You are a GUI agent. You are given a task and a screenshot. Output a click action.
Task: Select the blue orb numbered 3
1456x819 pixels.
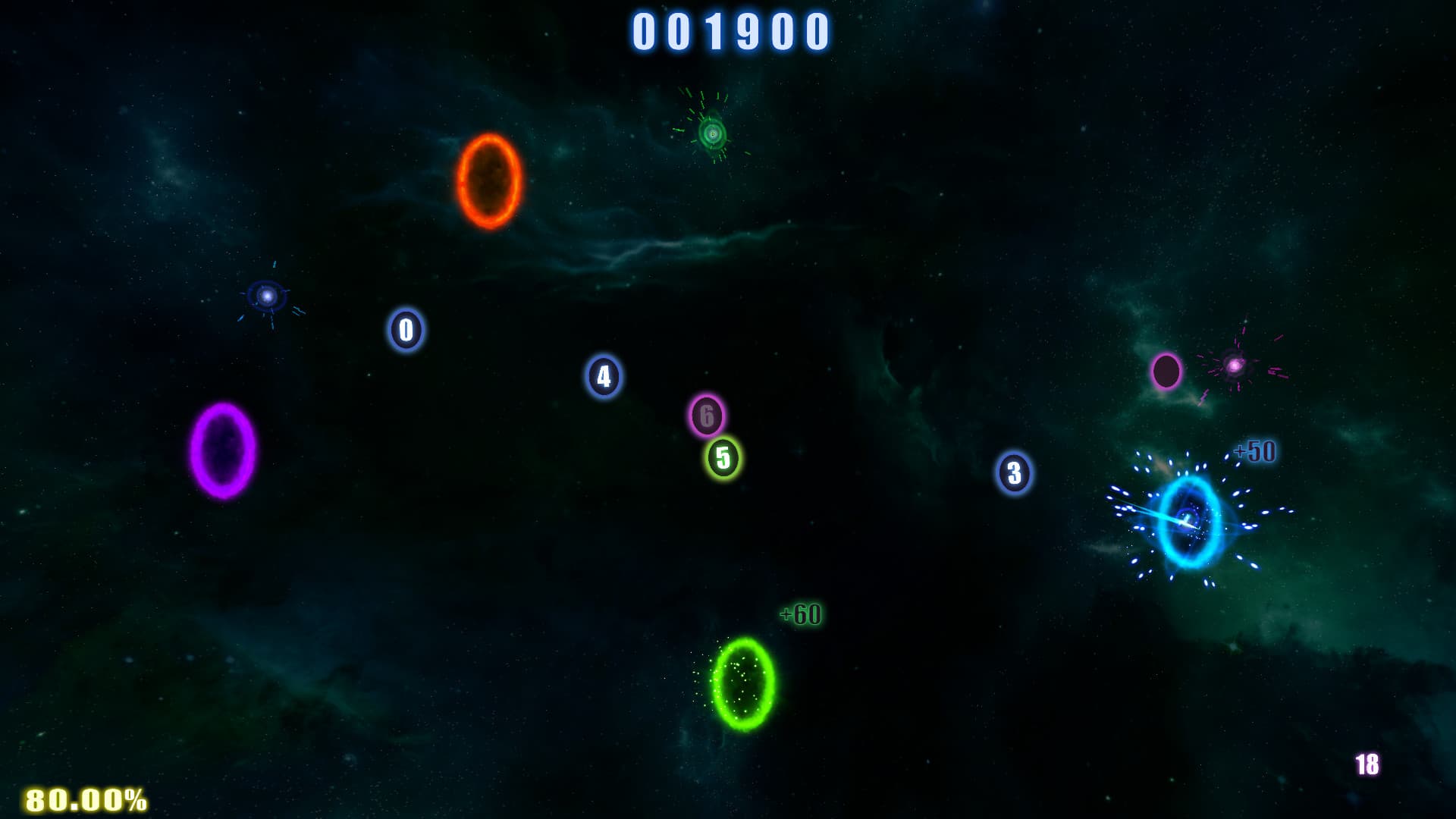[x=1014, y=473]
